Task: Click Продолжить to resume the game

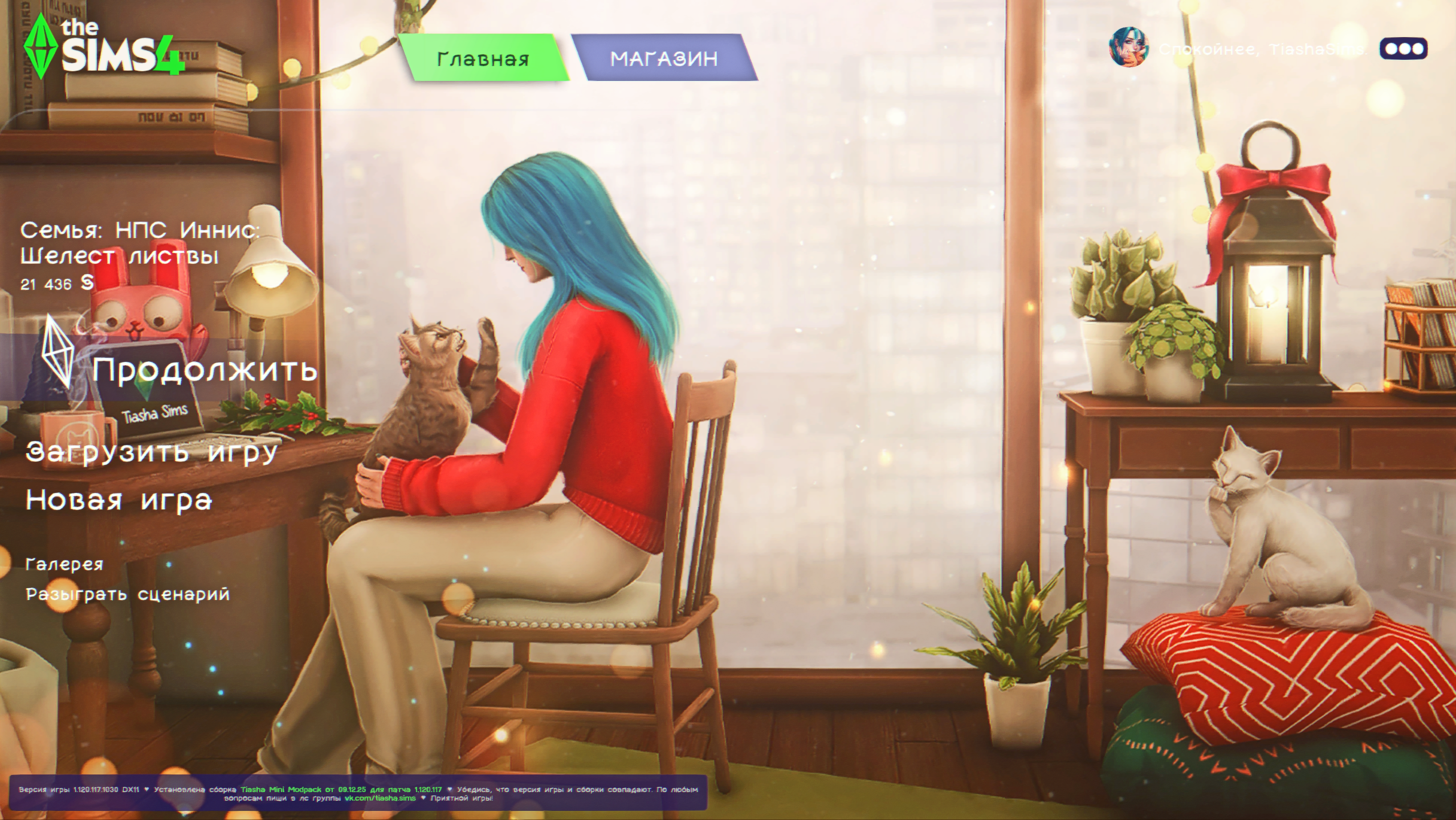Action: [204, 370]
